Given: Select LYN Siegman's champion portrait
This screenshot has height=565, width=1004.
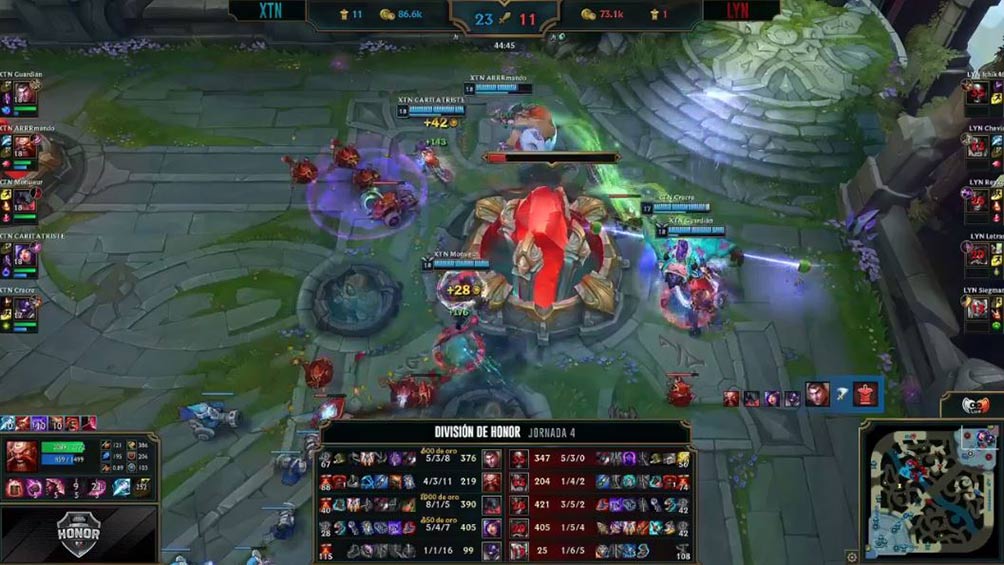Looking at the screenshot, I should point(978,309).
